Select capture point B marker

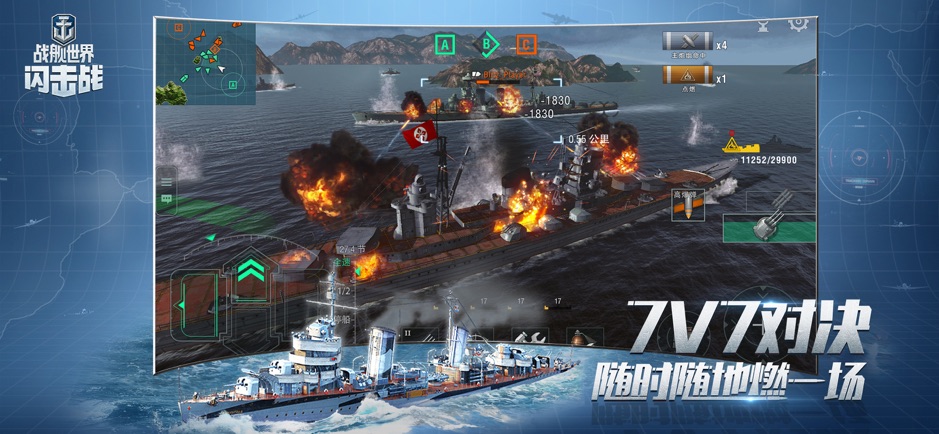point(486,43)
